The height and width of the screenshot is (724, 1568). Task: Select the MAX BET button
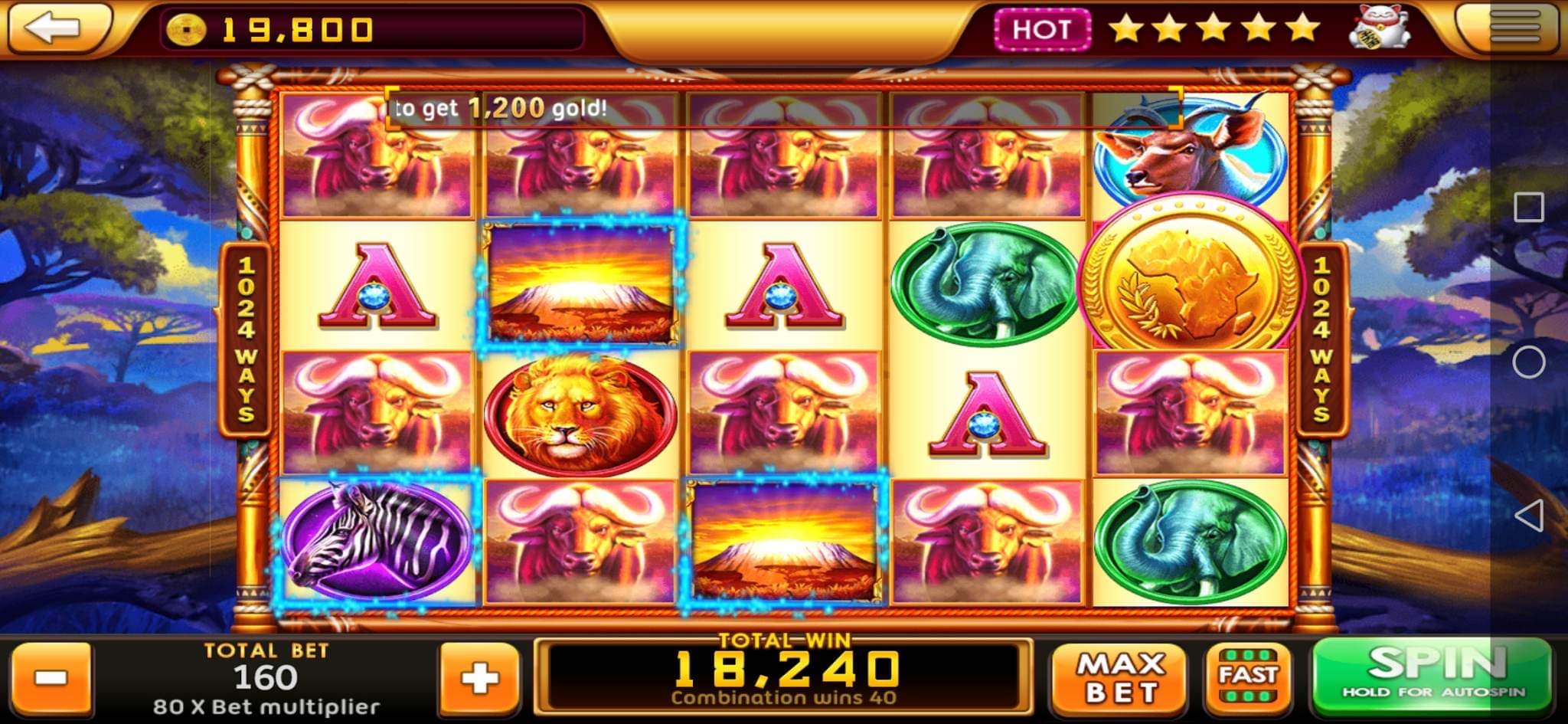[1120, 678]
